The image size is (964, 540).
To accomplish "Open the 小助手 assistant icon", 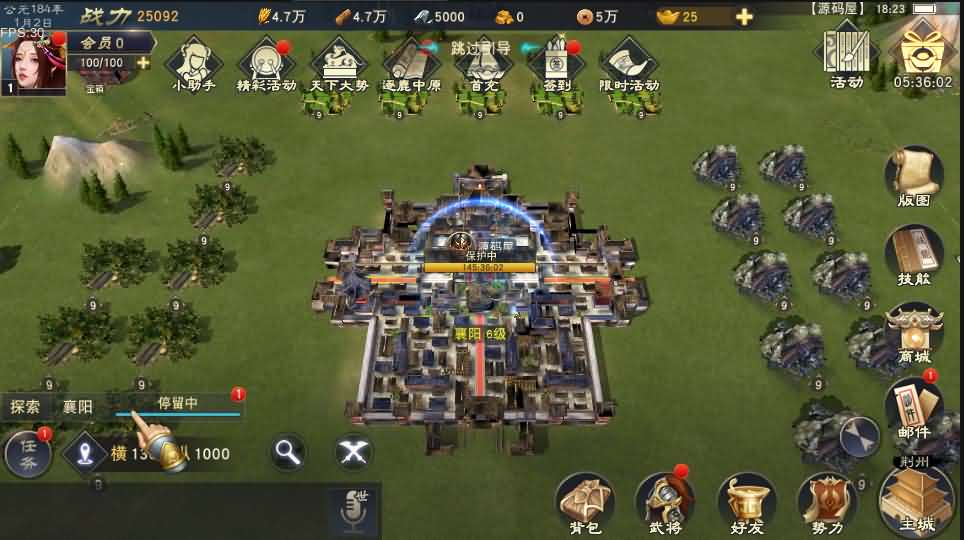I will pyautogui.click(x=192, y=62).
